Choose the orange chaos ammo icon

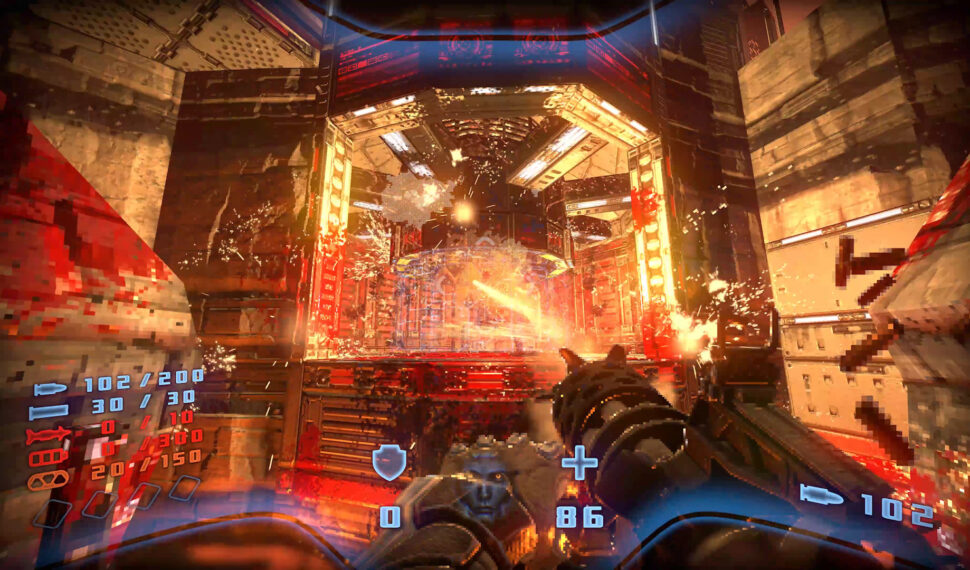pos(50,480)
